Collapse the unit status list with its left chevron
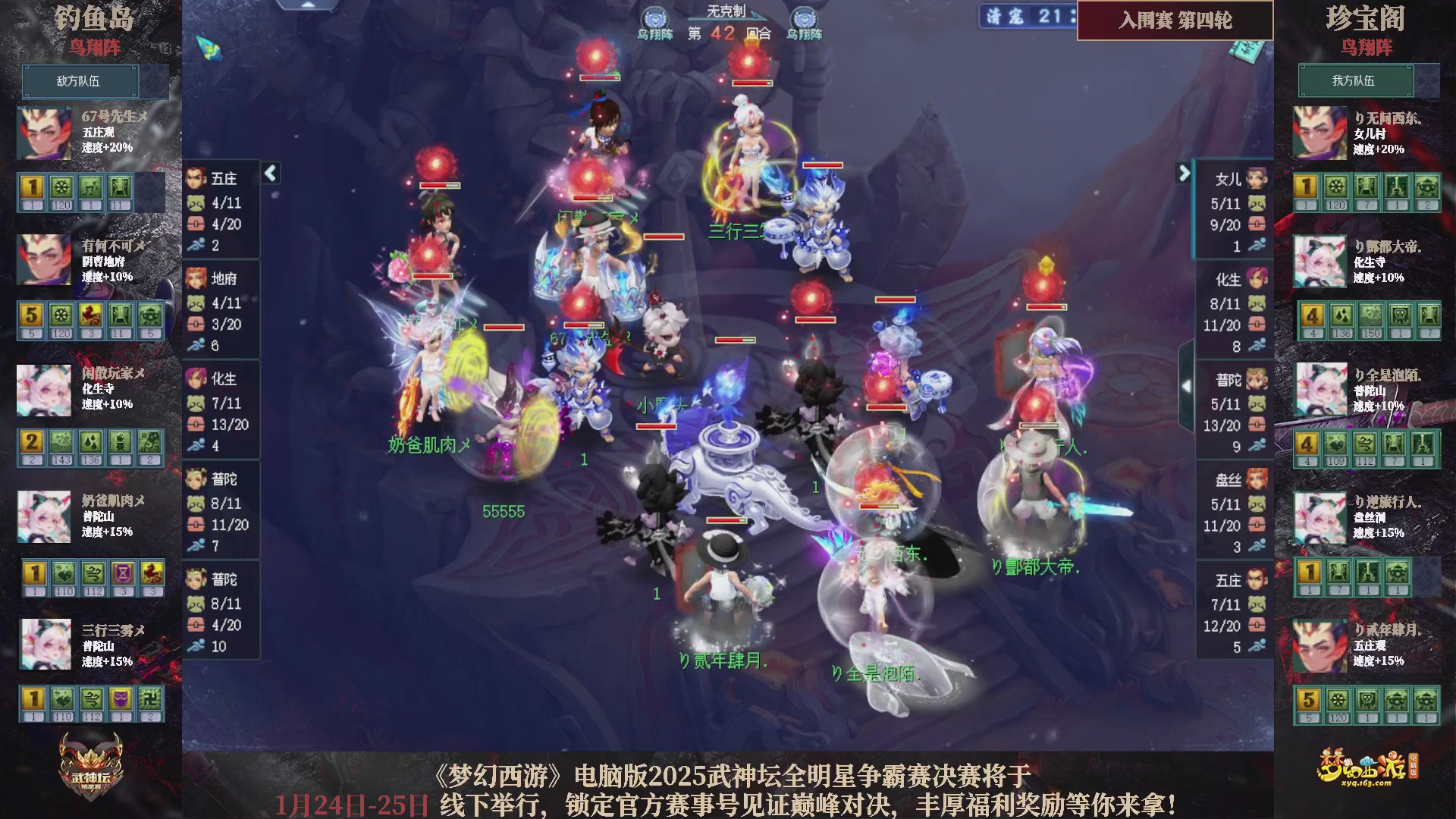 point(270,174)
